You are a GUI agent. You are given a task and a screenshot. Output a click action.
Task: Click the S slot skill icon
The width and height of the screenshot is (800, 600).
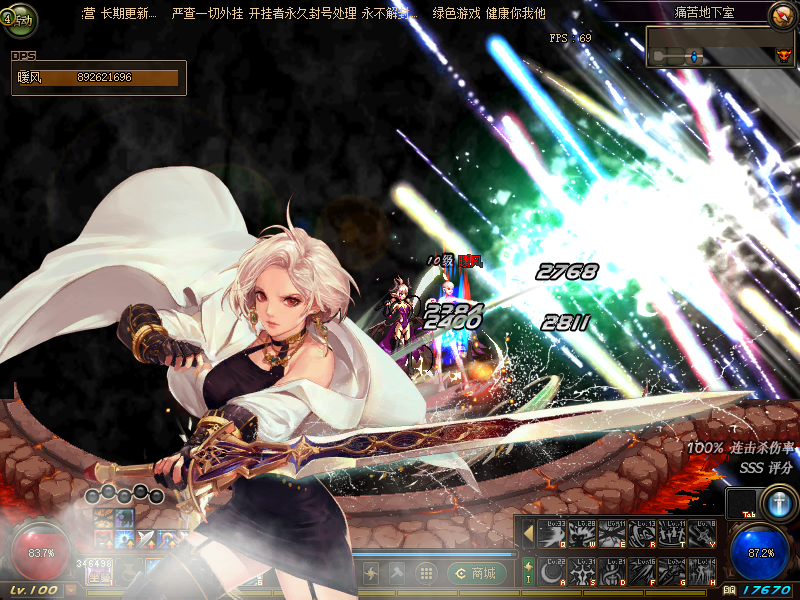click(583, 572)
